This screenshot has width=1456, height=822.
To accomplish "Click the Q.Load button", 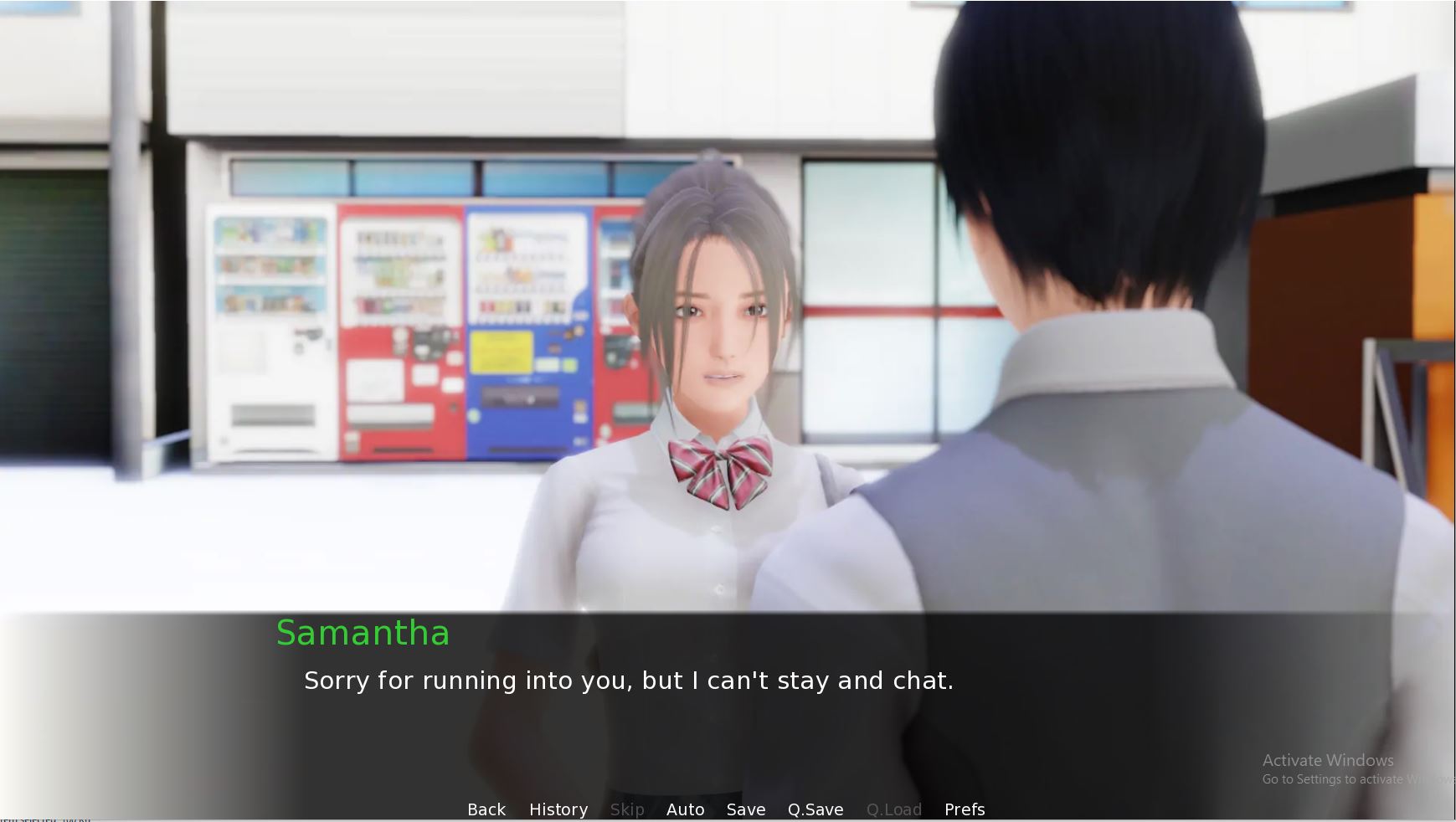I will pos(894,809).
